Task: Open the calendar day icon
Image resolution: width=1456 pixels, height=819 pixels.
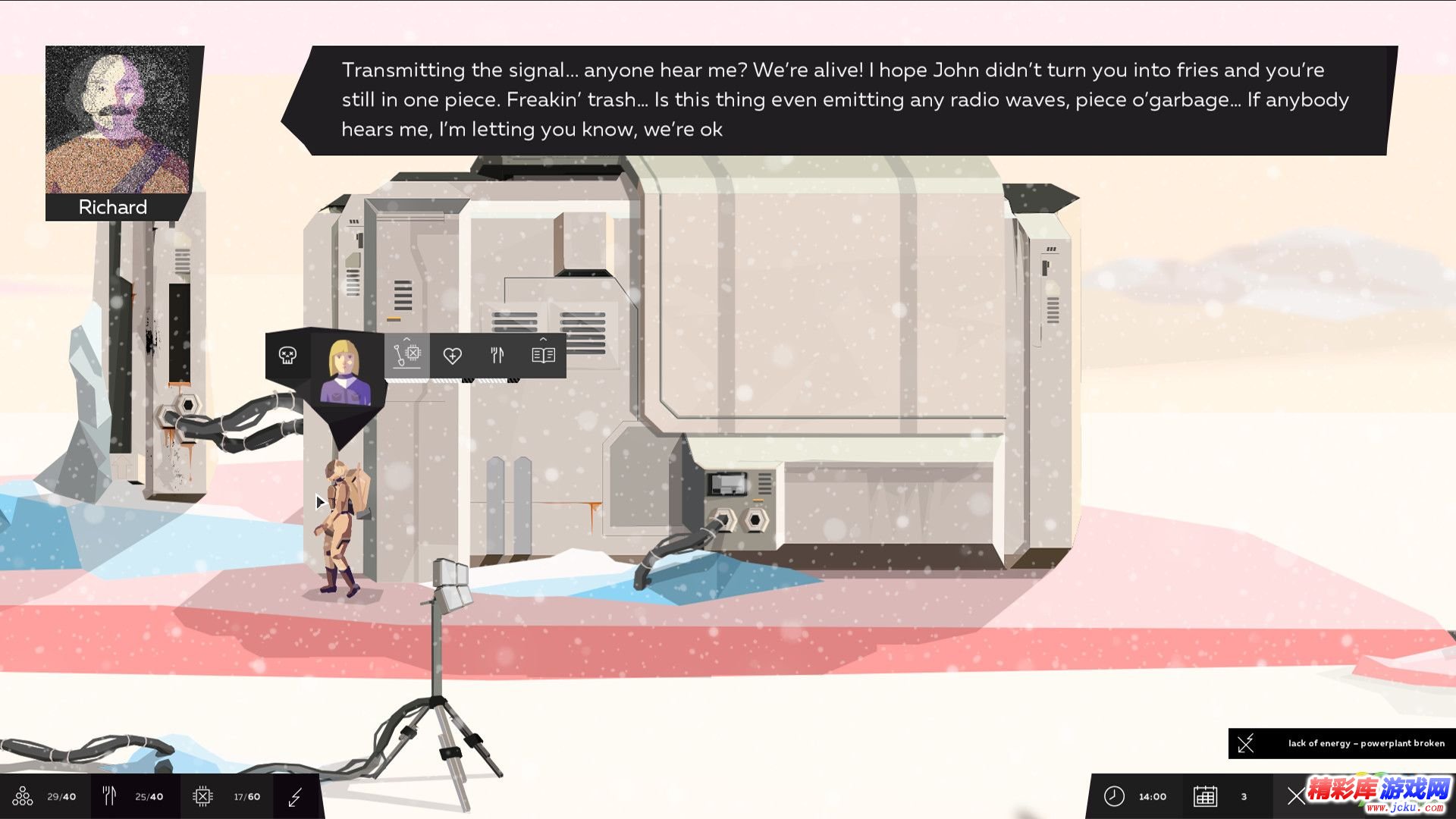Action: [1205, 796]
